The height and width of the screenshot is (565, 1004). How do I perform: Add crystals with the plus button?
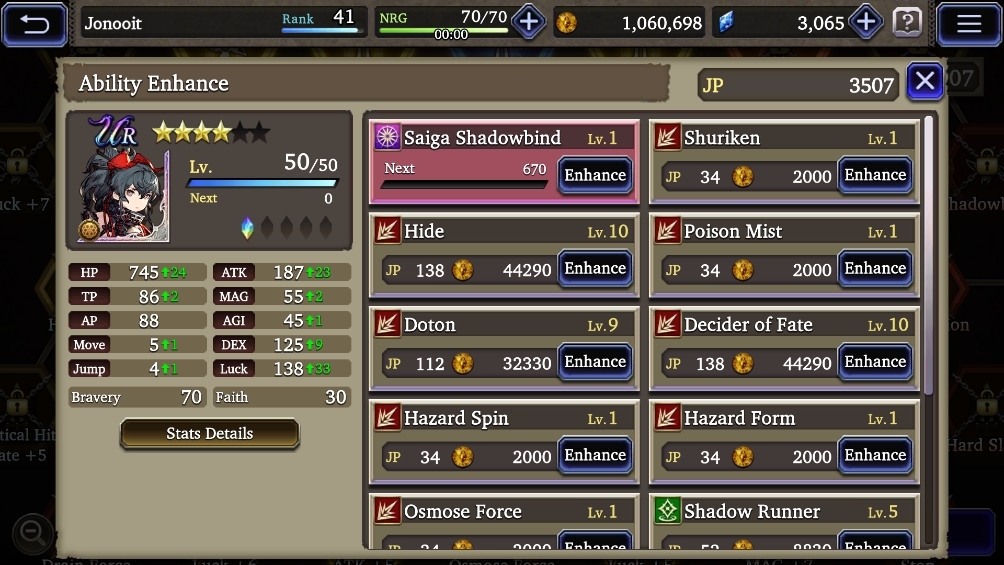click(x=865, y=22)
